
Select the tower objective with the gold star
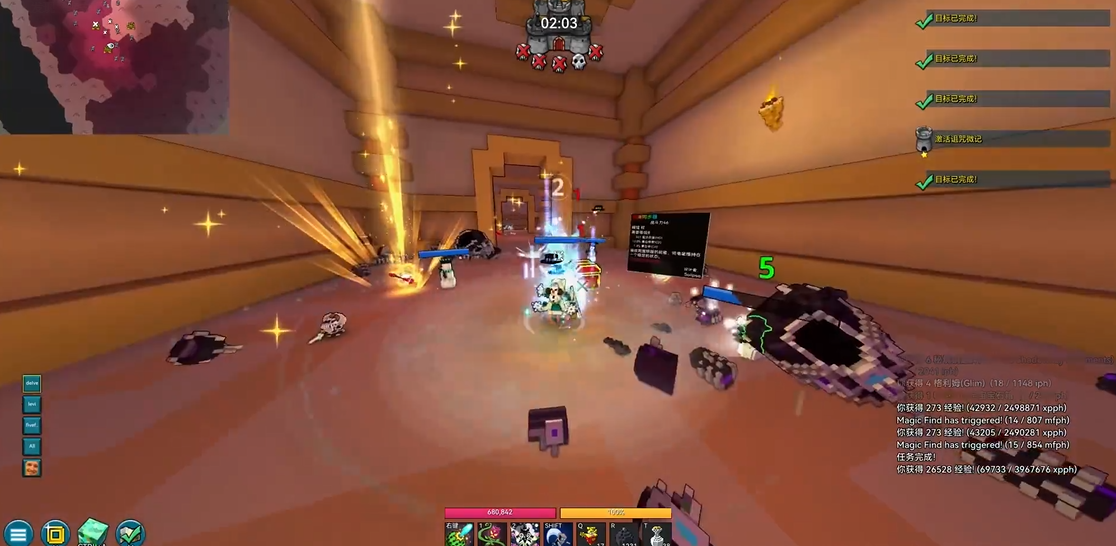tap(924, 140)
